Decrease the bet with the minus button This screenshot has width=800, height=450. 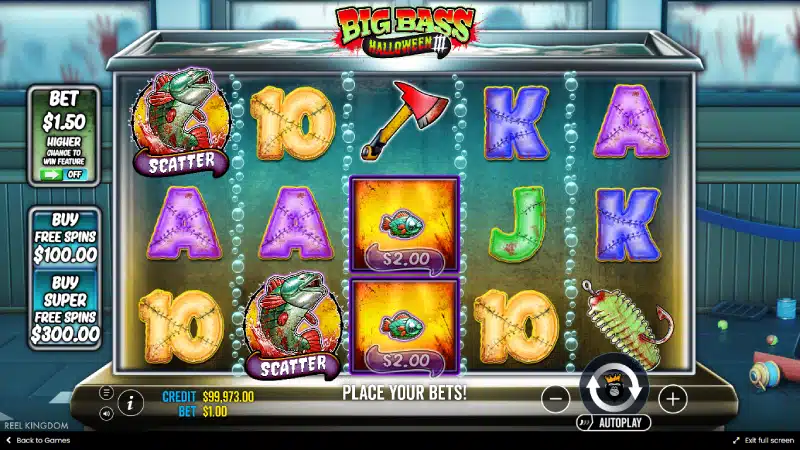pos(556,399)
